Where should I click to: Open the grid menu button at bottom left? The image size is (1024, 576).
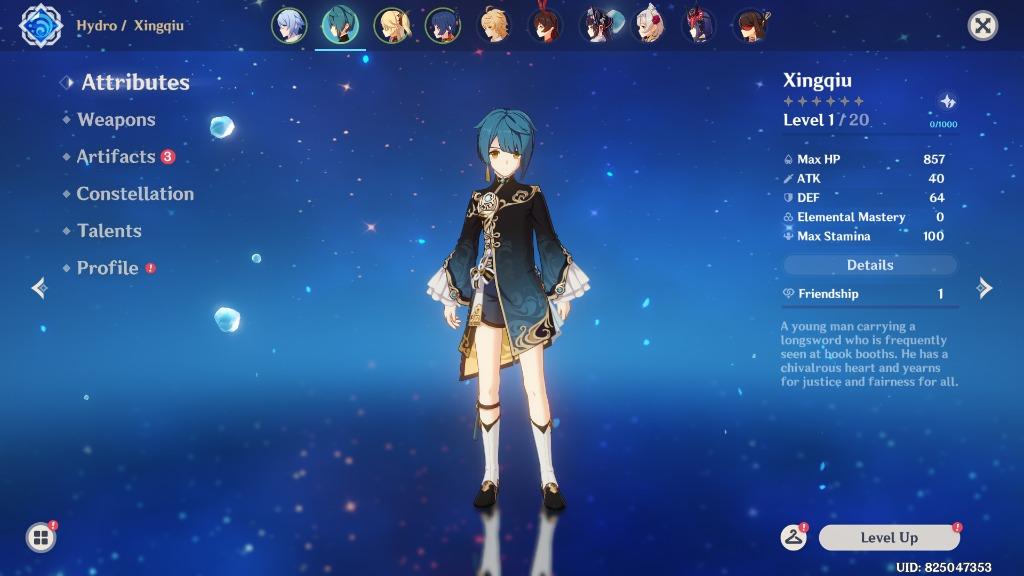tap(41, 538)
